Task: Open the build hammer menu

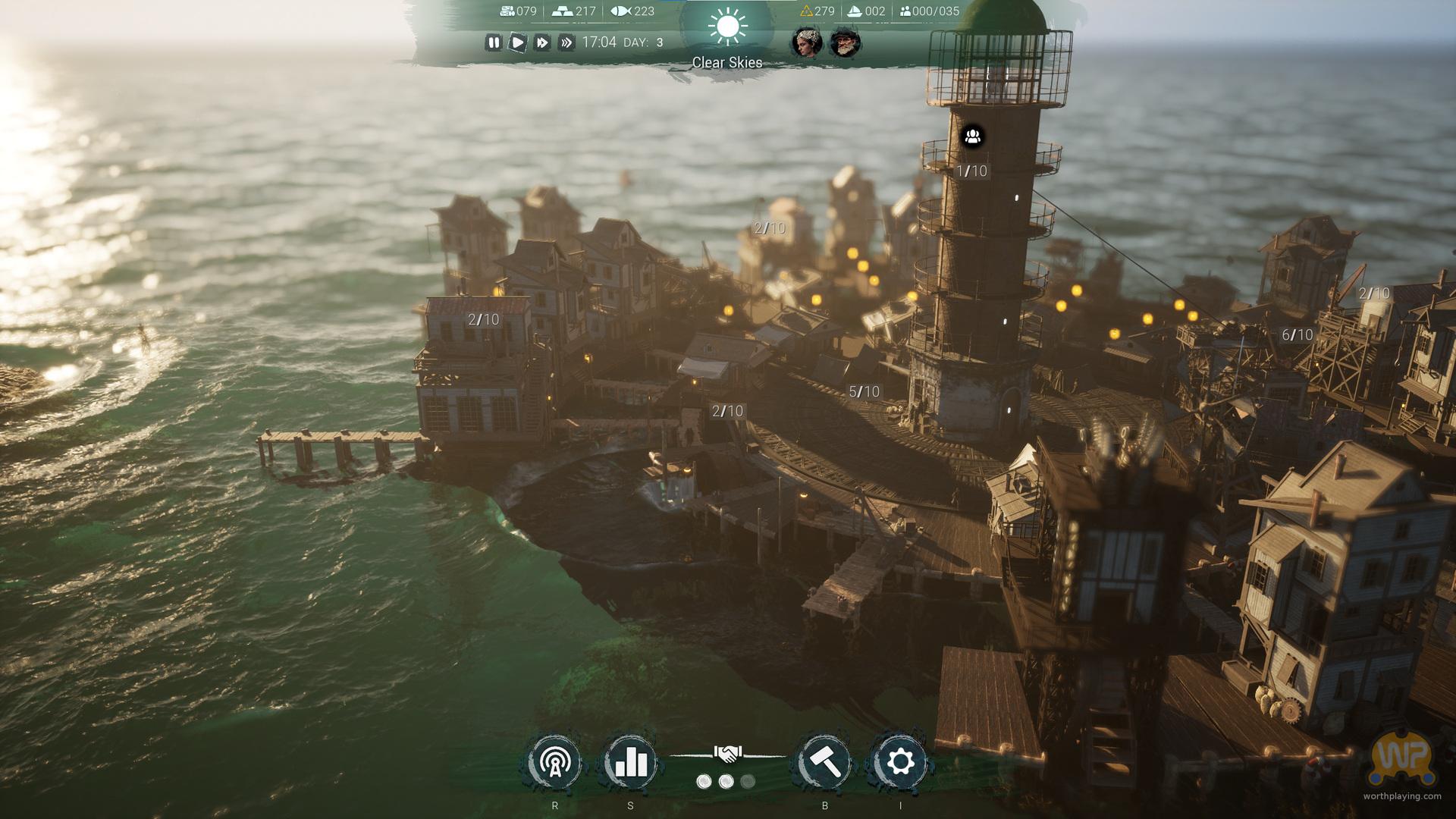Action: coord(825,762)
